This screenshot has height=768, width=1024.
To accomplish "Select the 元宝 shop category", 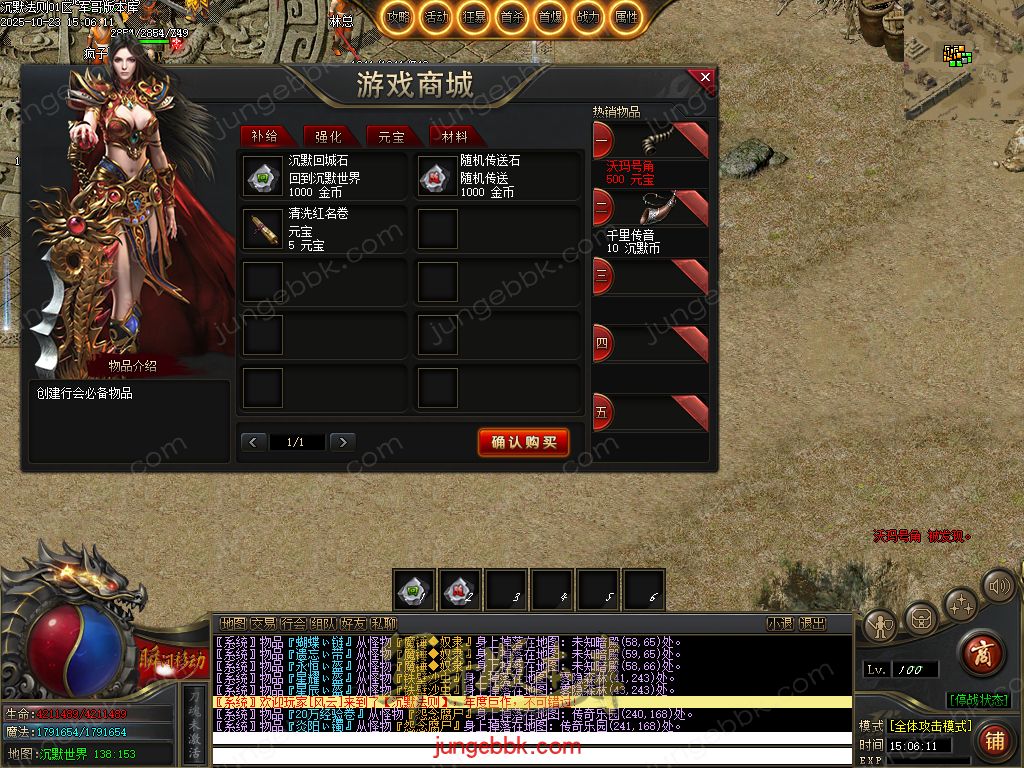I will pyautogui.click(x=391, y=137).
